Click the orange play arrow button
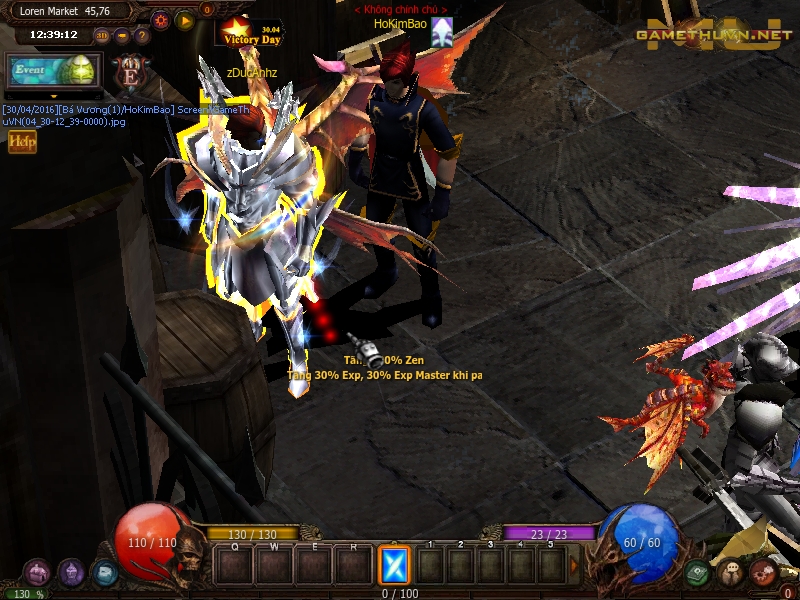800x600 pixels. (x=185, y=19)
